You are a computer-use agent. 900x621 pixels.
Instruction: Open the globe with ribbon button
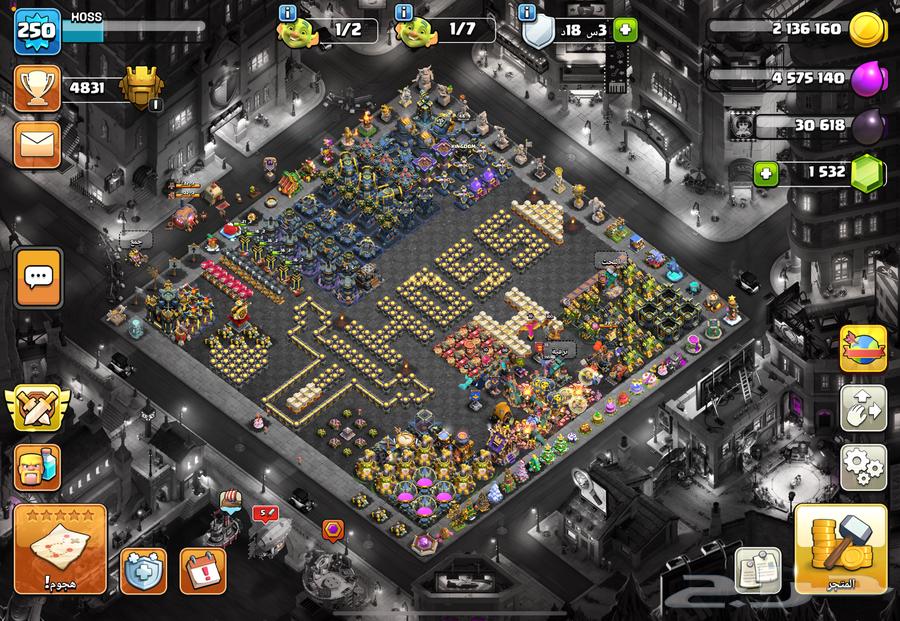click(x=863, y=350)
